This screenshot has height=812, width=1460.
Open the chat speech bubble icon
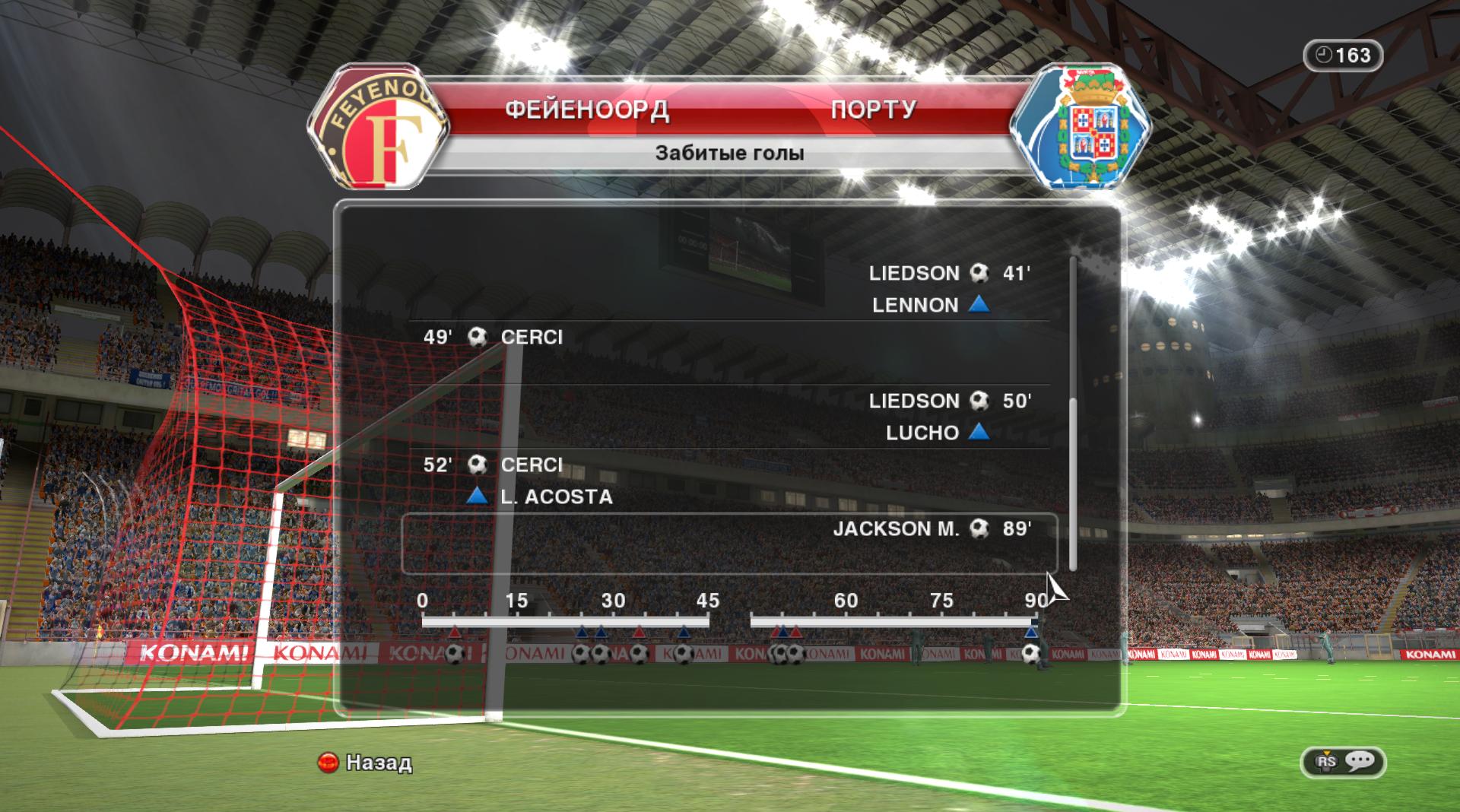pyautogui.click(x=1358, y=762)
